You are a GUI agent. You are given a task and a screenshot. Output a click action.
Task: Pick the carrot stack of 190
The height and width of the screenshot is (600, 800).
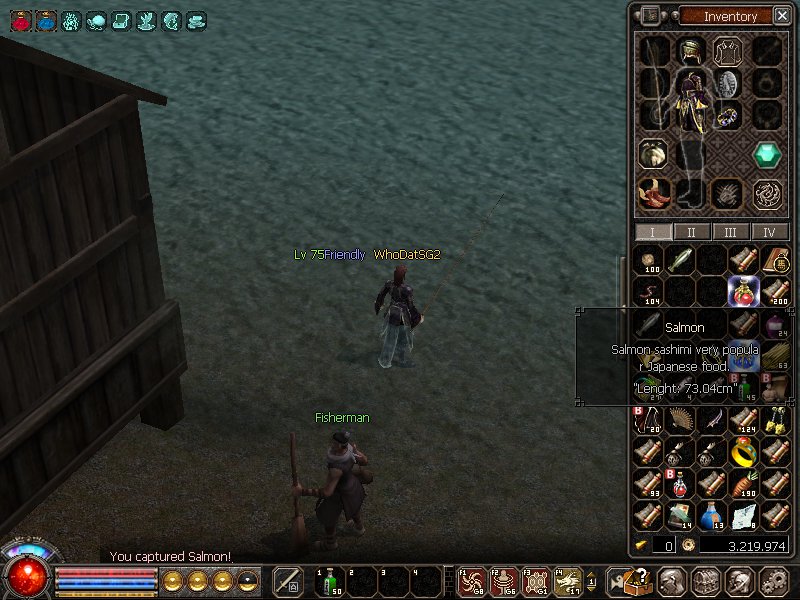(x=743, y=484)
